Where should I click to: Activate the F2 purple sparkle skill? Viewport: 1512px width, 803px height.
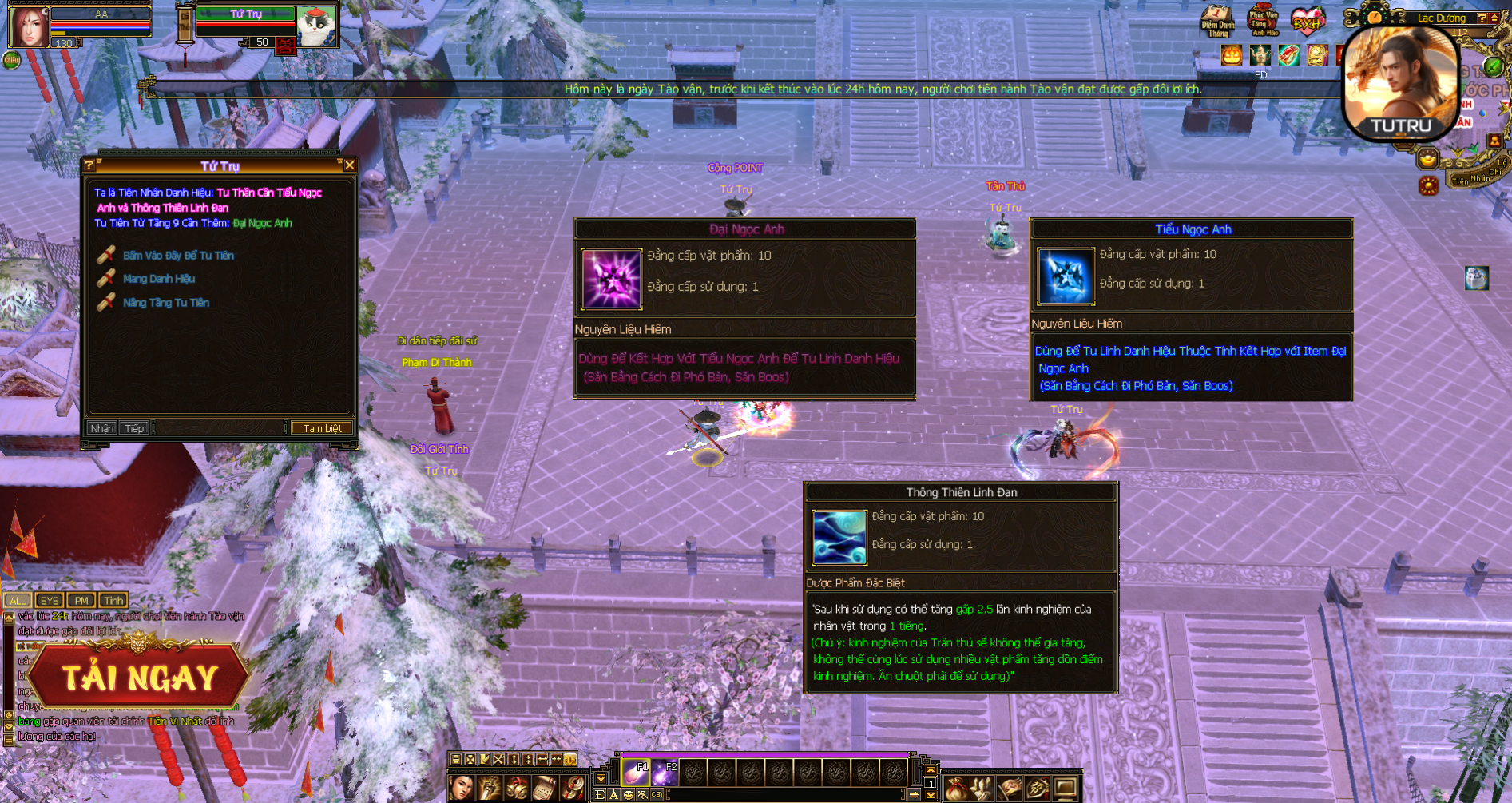(665, 772)
